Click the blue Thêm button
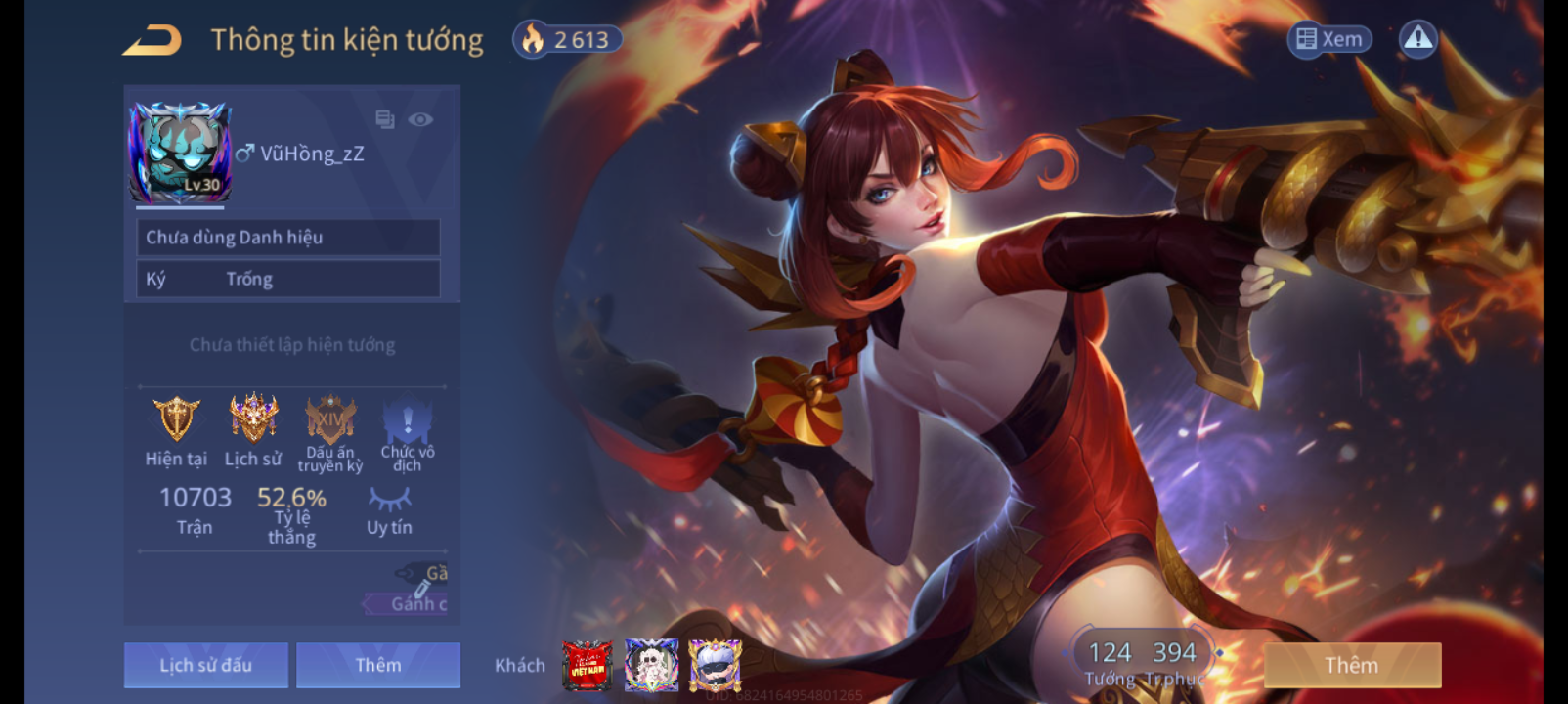The image size is (1568, 704). [x=378, y=665]
